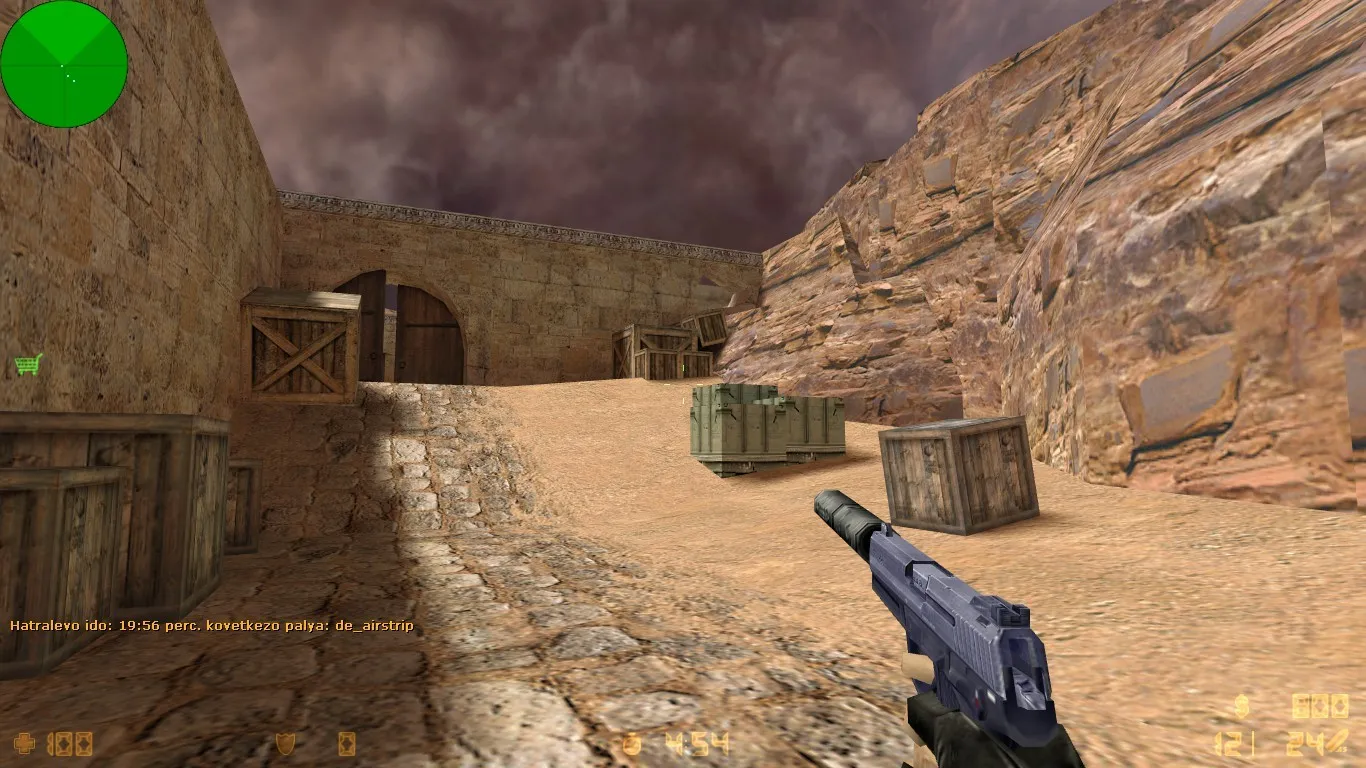
Task: Click the dollar sign money icon
Action: [1241, 706]
